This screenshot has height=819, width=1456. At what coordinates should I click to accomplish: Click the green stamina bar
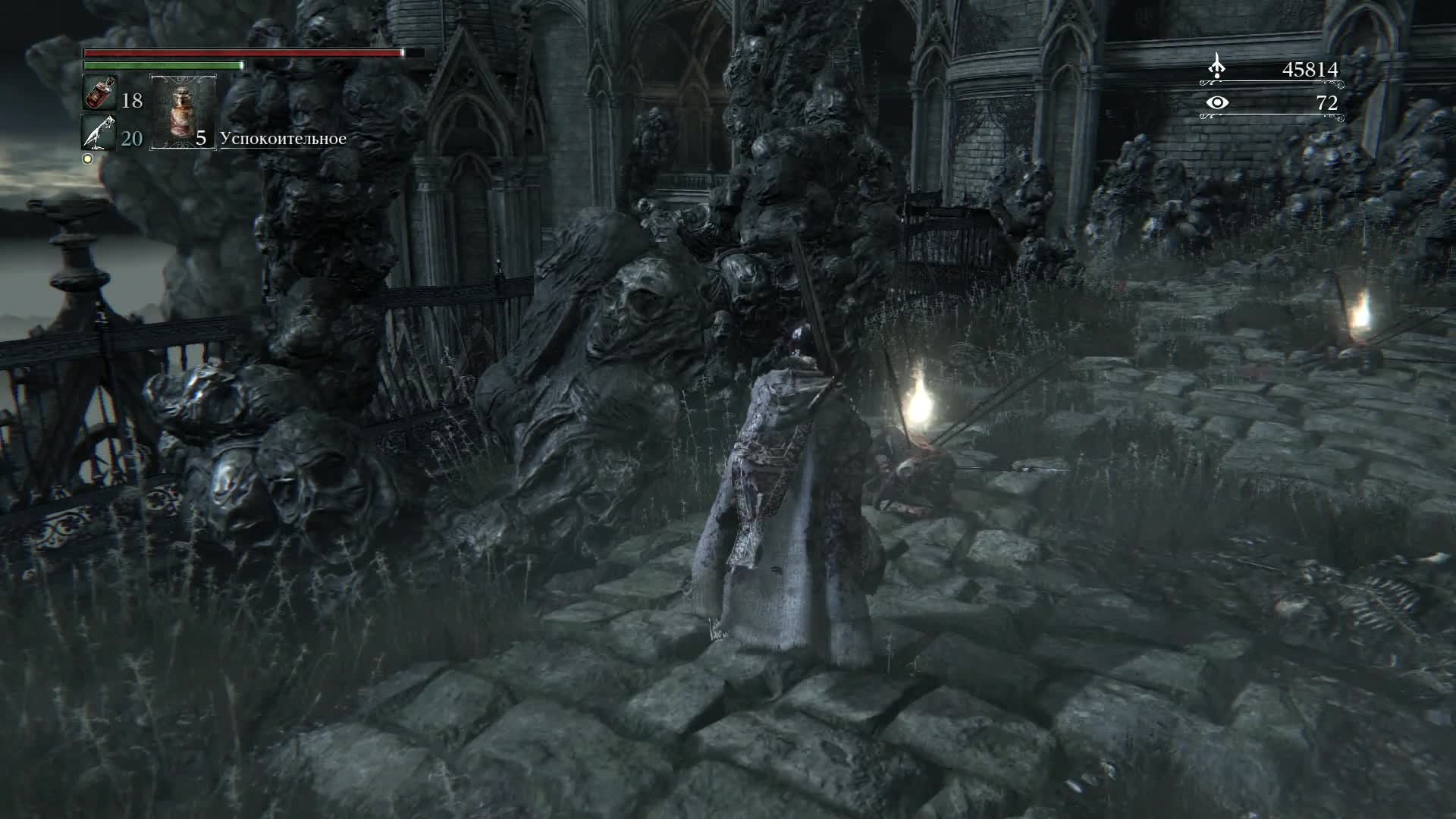[x=162, y=66]
